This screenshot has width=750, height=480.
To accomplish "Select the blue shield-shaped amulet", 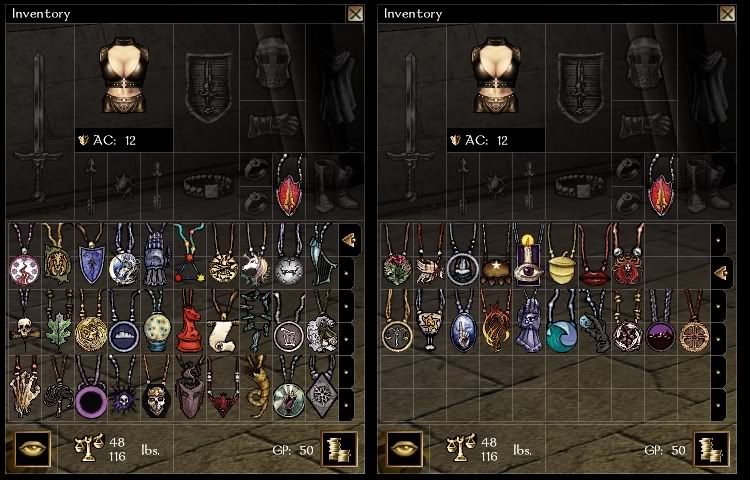I will click(x=91, y=262).
